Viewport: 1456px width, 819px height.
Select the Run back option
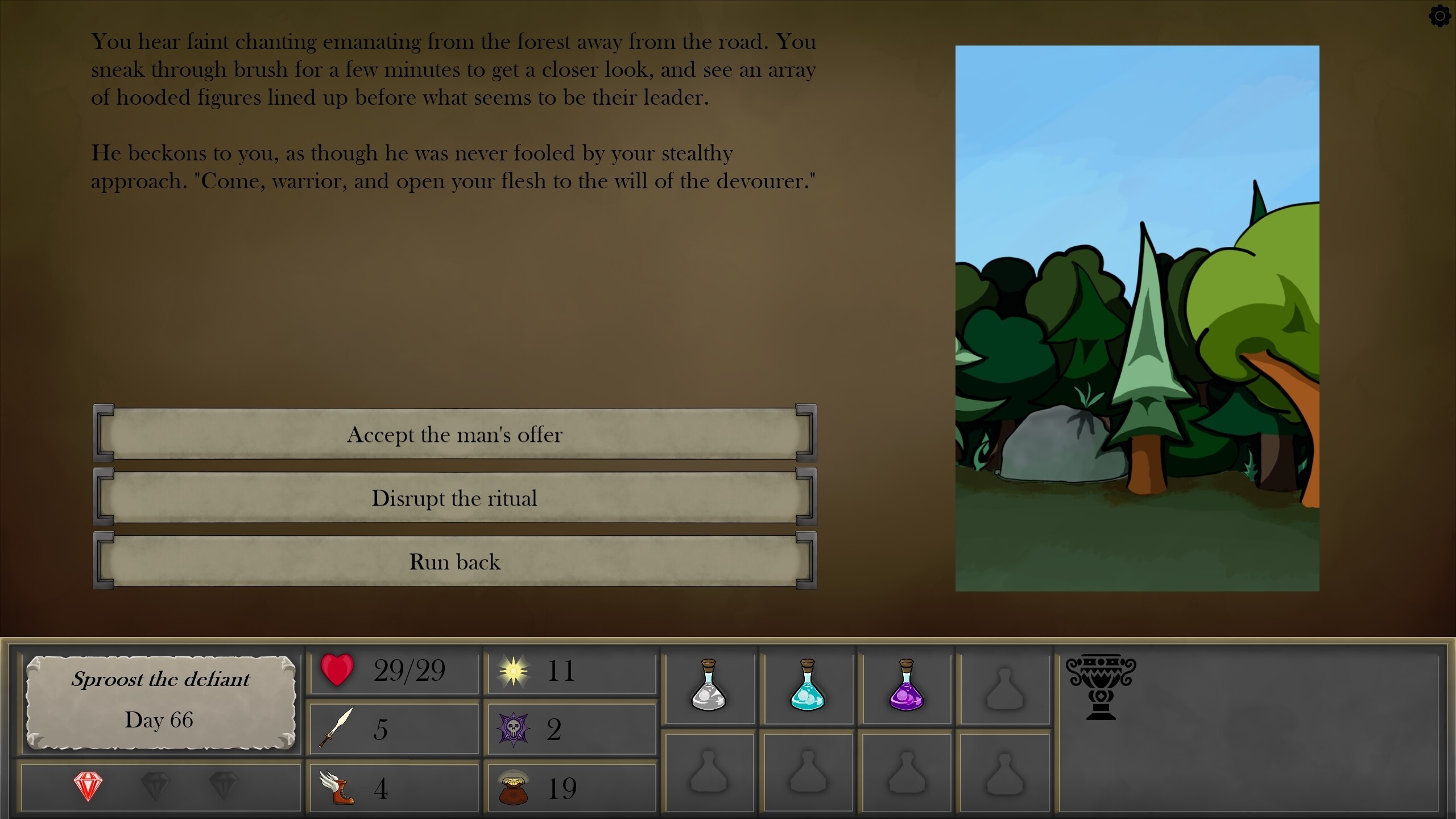[455, 562]
